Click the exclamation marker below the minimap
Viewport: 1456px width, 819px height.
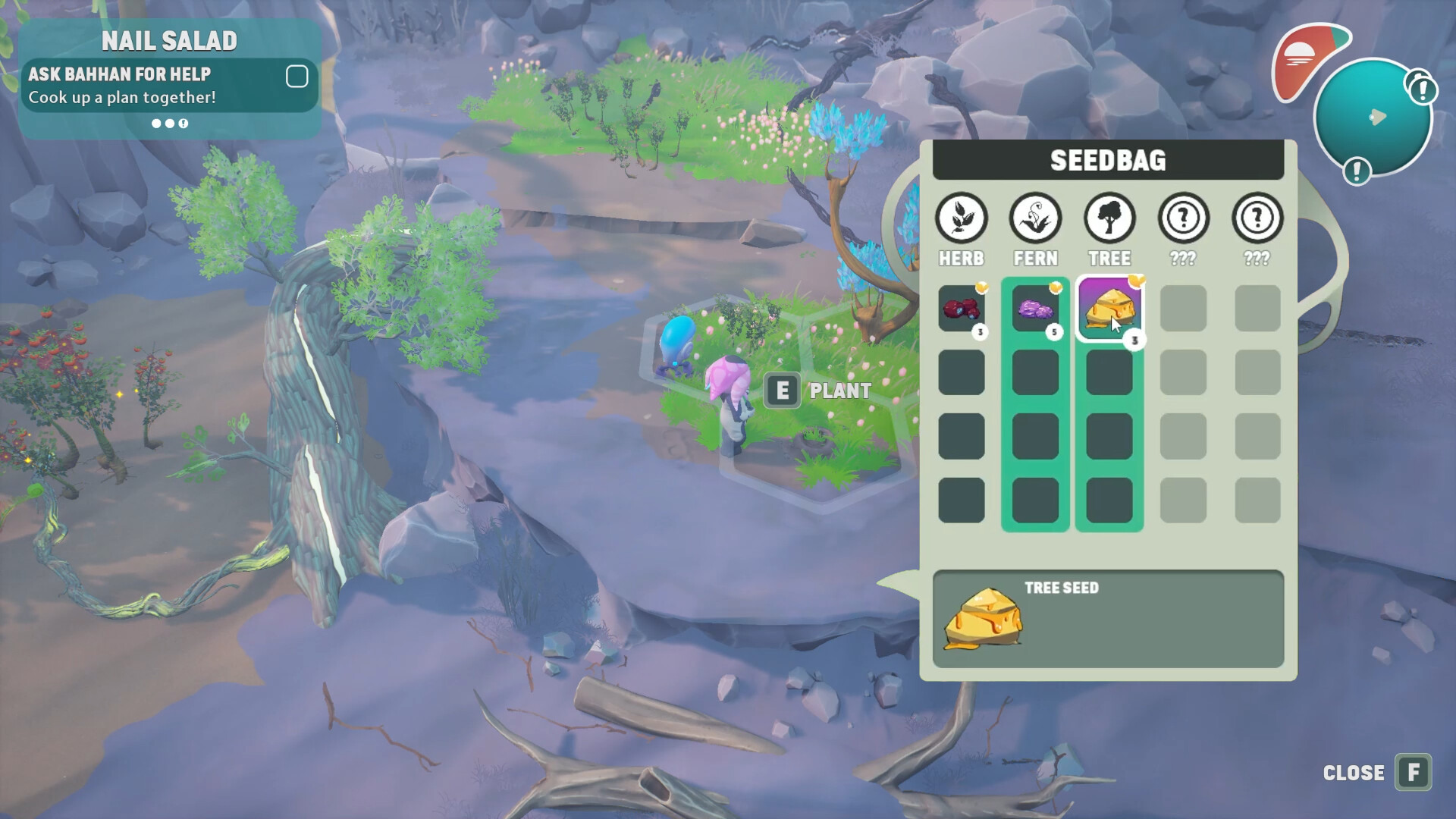[1357, 171]
